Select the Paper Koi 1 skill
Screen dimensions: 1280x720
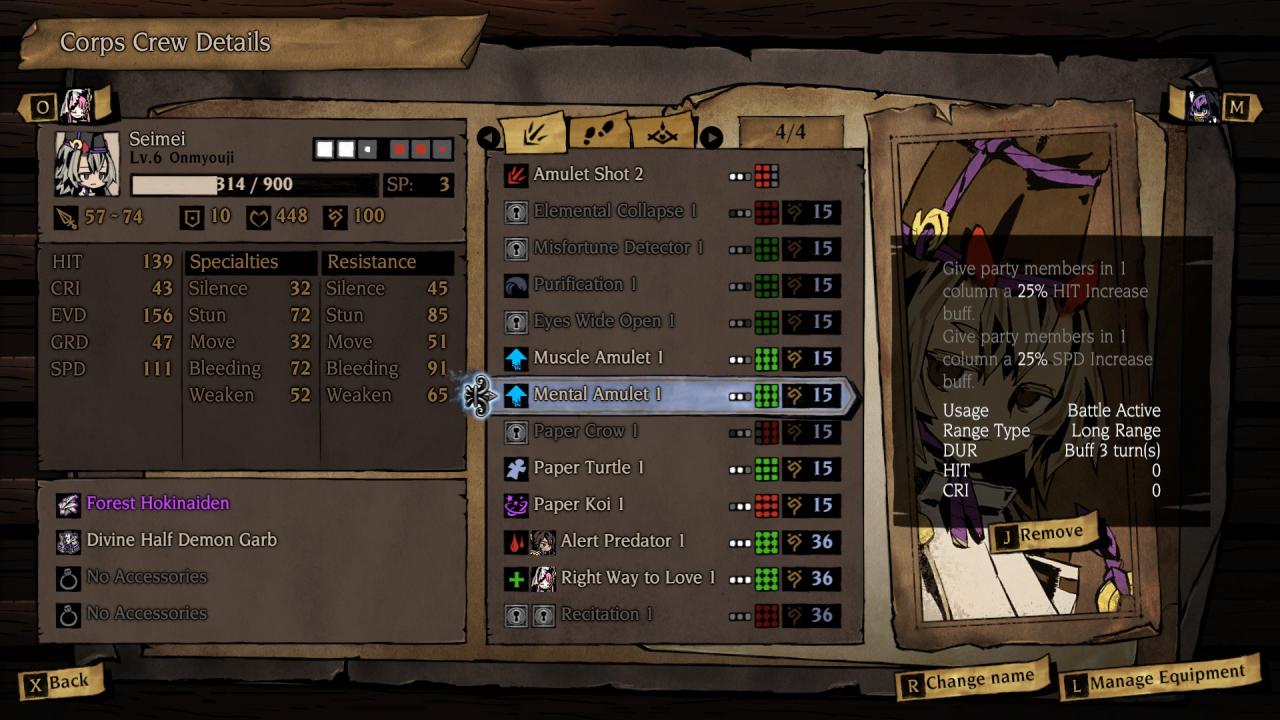578,505
